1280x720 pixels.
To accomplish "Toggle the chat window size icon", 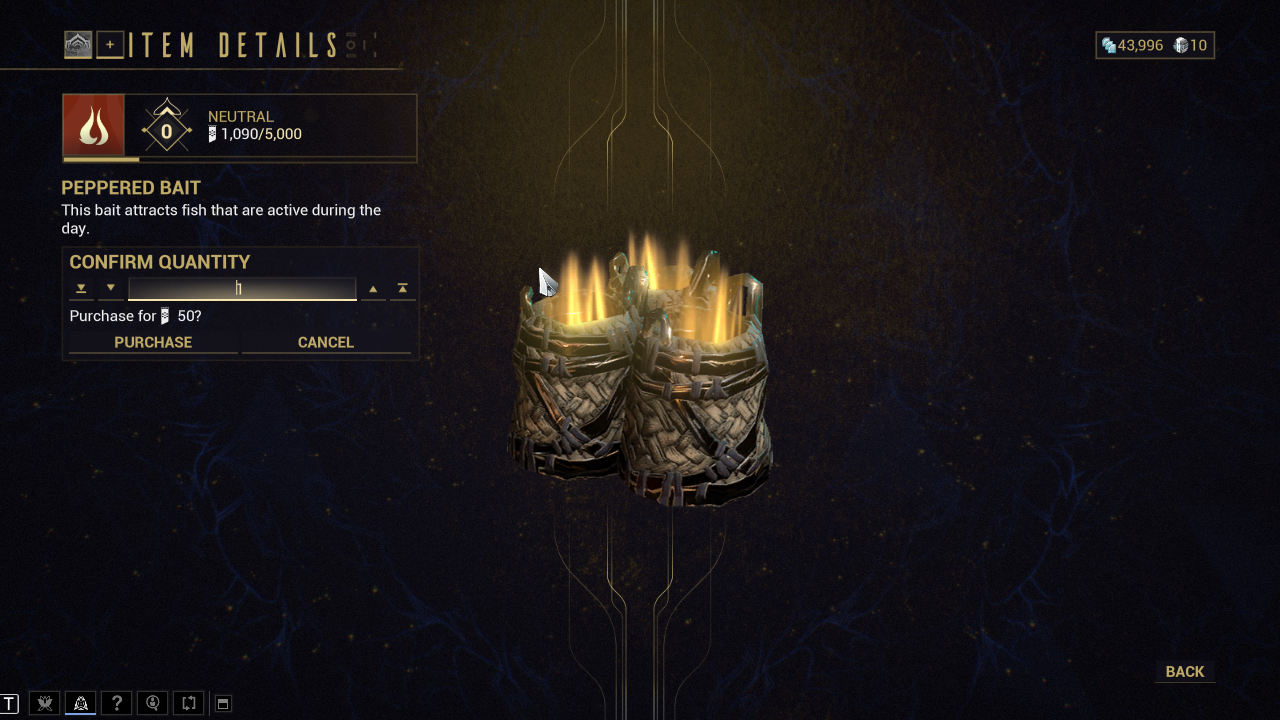I will (x=223, y=704).
